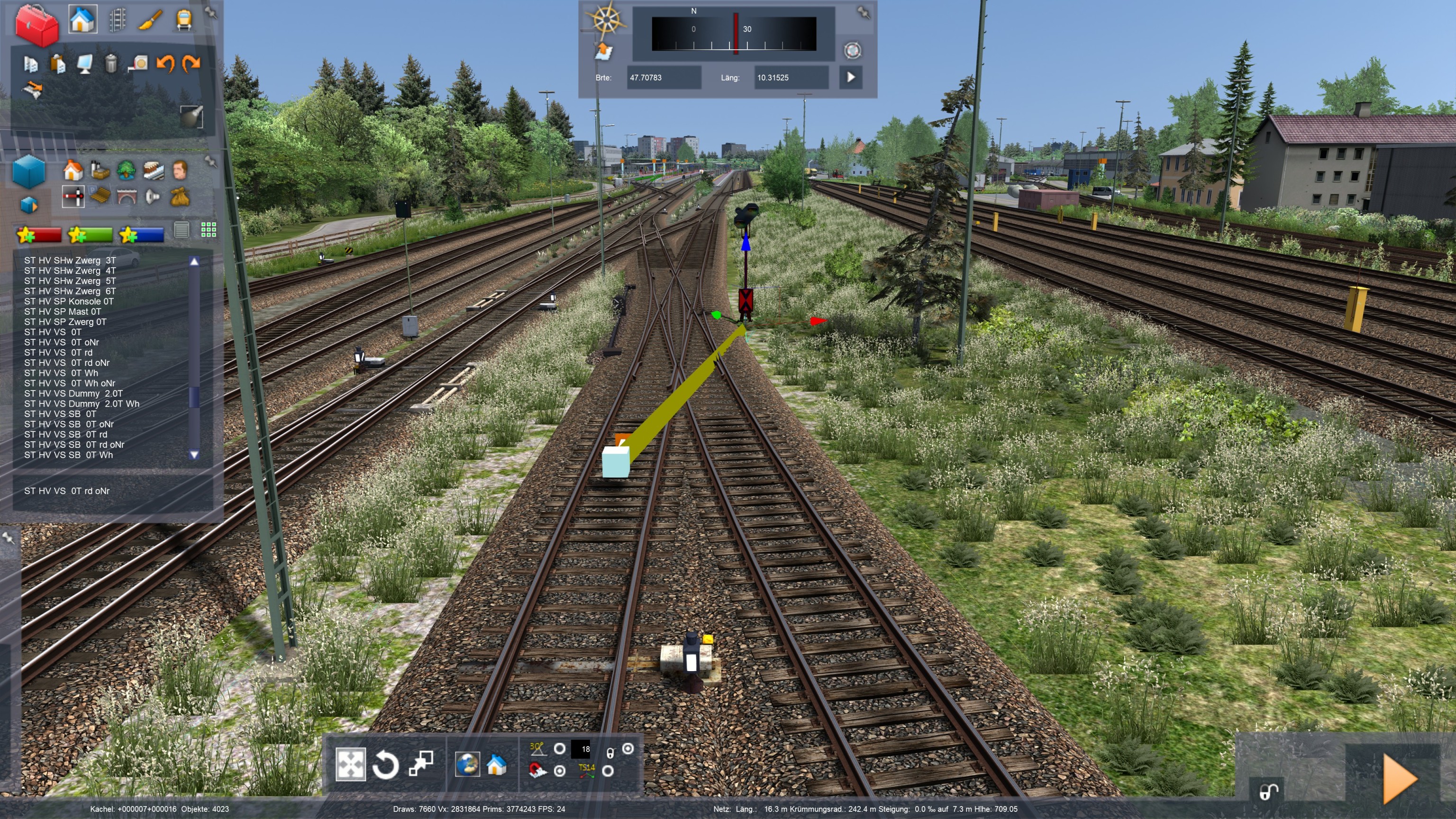Select 'ST HV VS Dummy 2.0T Wh' entry
Screen dimensions: 1456x819
82,403
